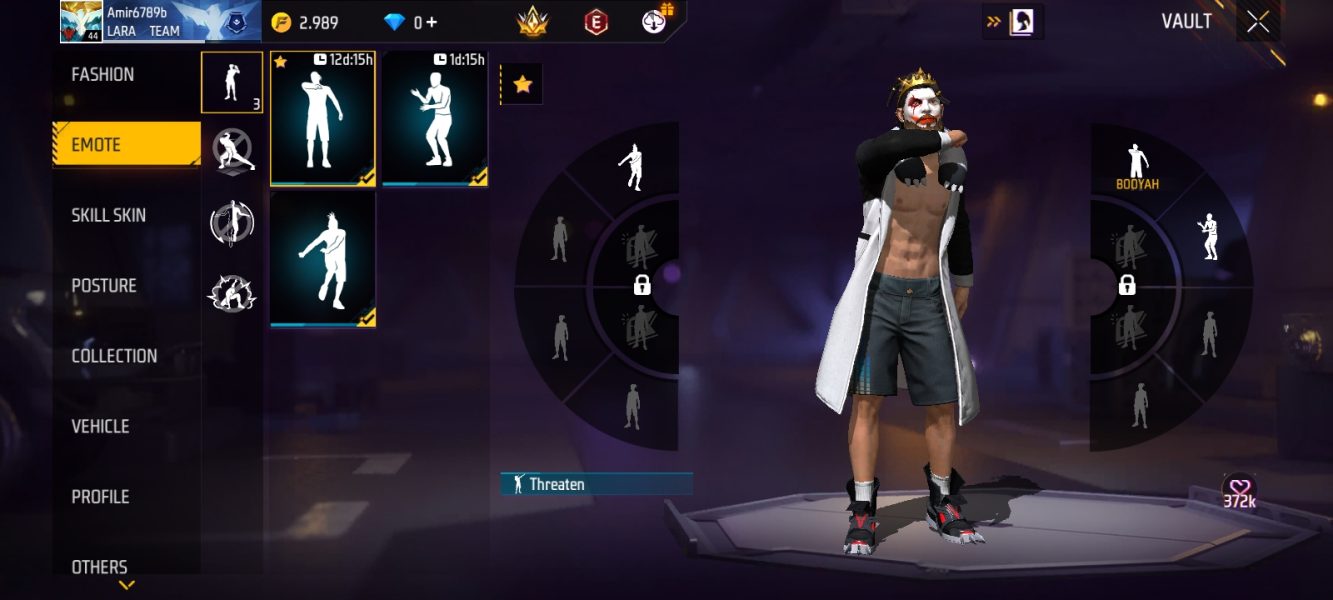Switch to the Skill Skin tab

[108, 215]
